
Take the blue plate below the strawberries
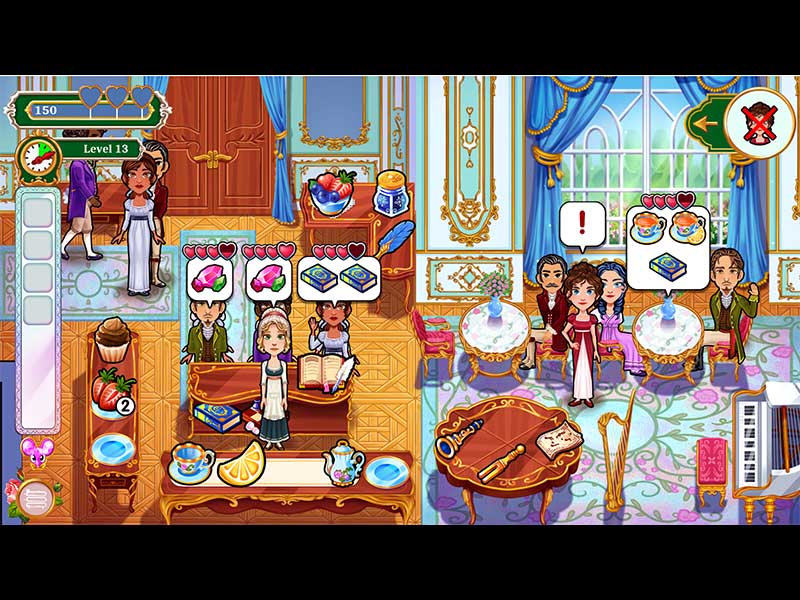point(109,447)
